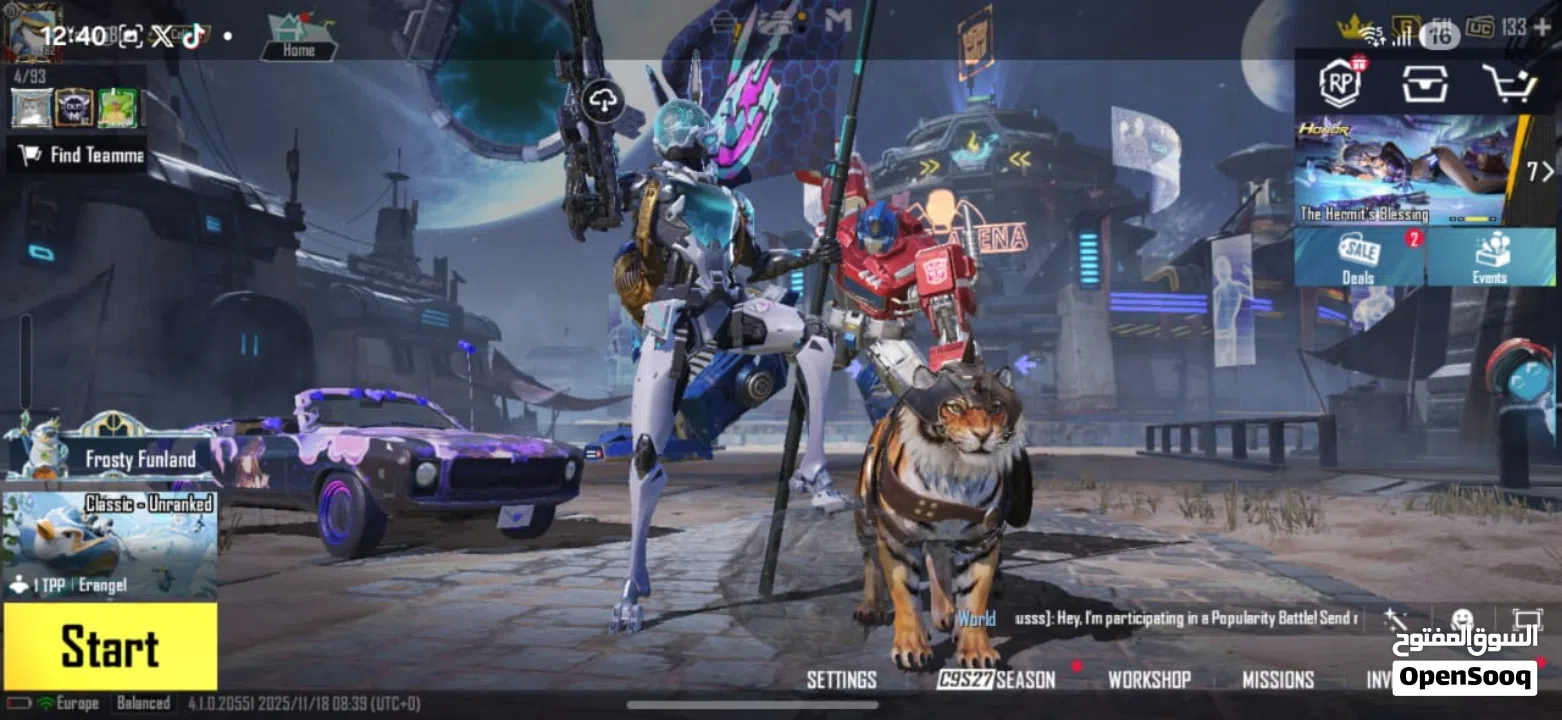Add UC with the plus button
Viewport: 1562px width, 720px height.
(1542, 27)
